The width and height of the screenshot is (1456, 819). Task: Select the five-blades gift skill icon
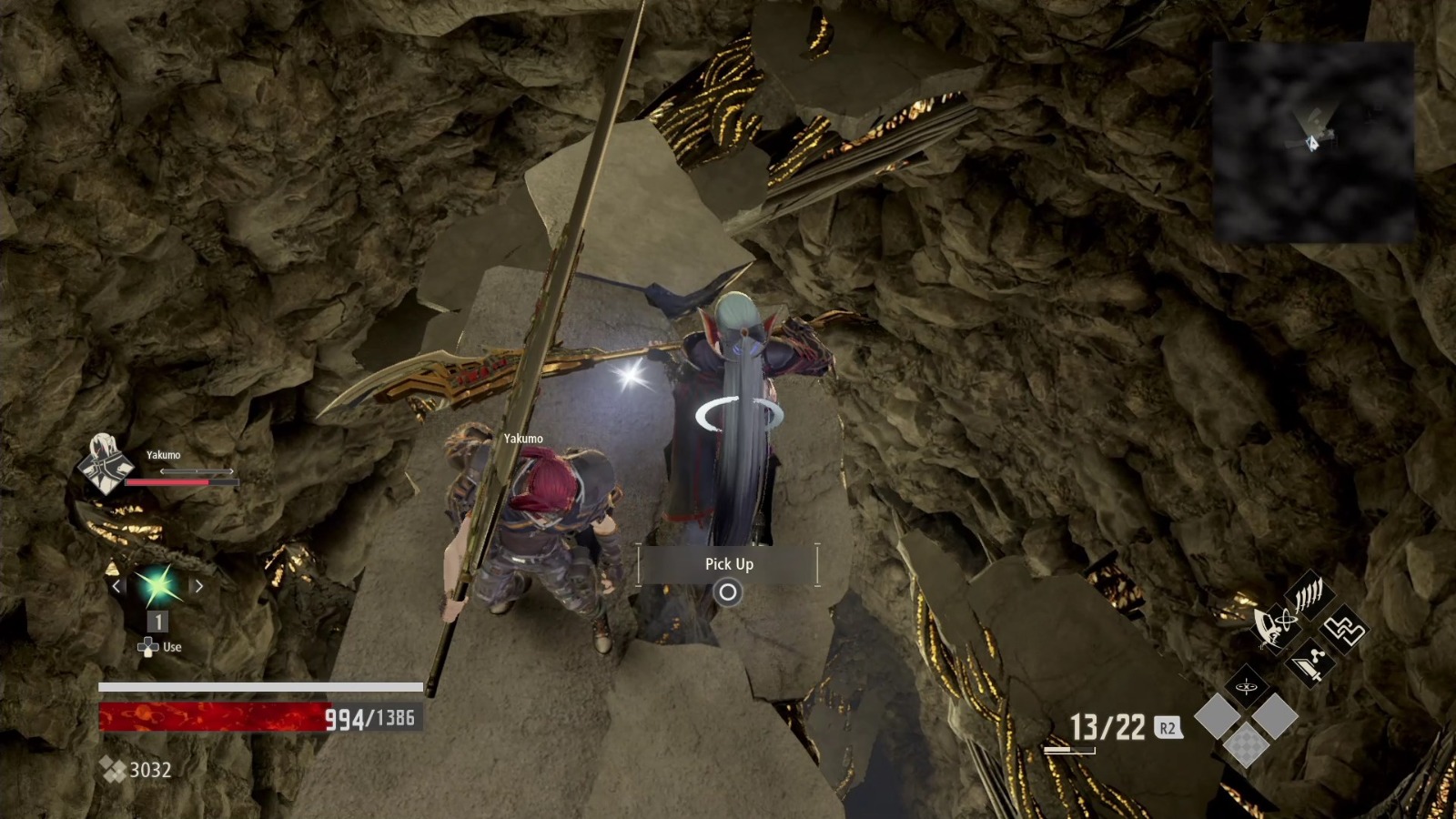(1309, 594)
